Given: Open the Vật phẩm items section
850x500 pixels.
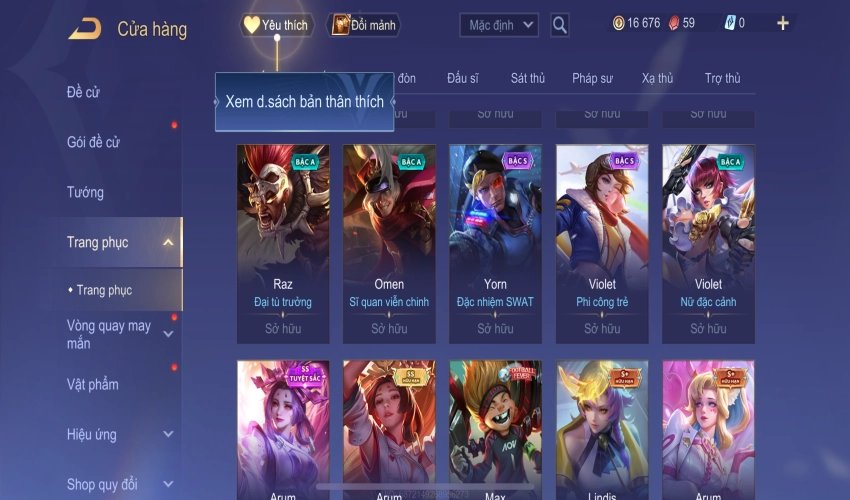Looking at the screenshot, I should [92, 384].
